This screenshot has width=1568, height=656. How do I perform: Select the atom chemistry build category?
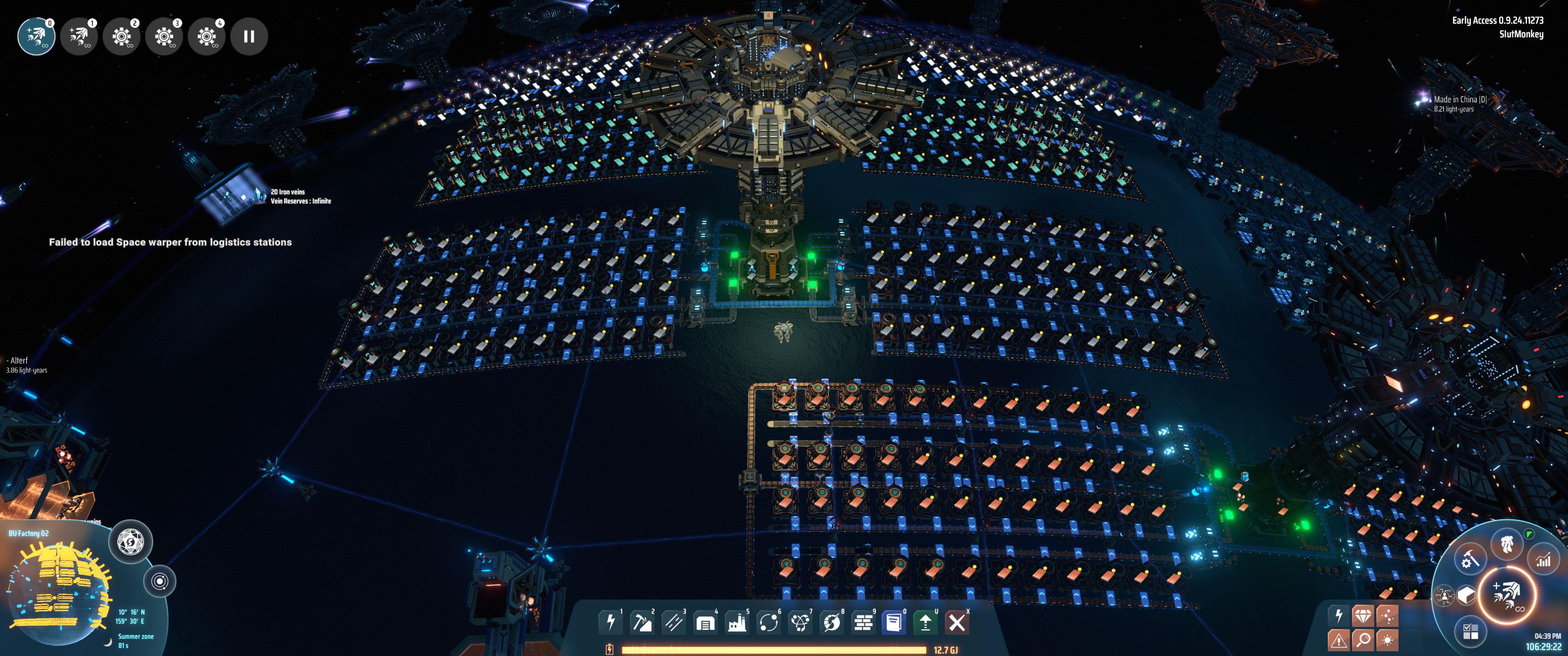click(x=800, y=622)
